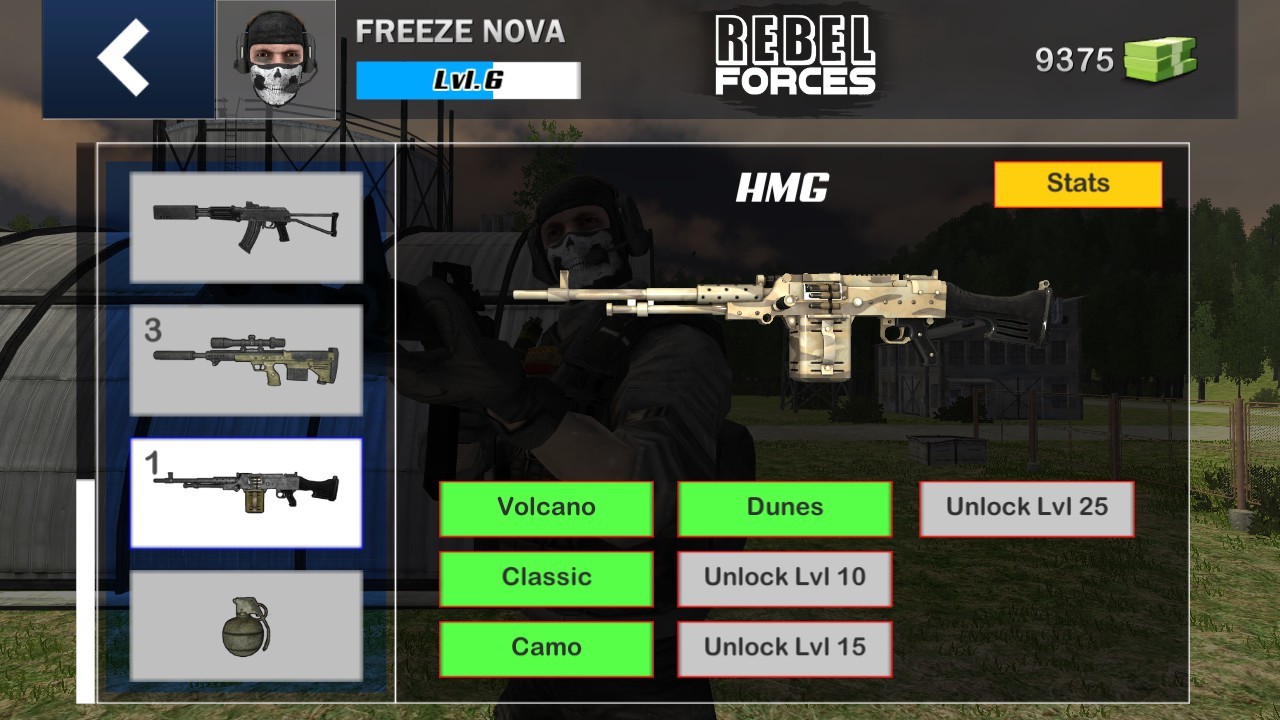Viewport: 1280px width, 720px height.
Task: Open the player avatar with skull mask
Action: (275, 57)
